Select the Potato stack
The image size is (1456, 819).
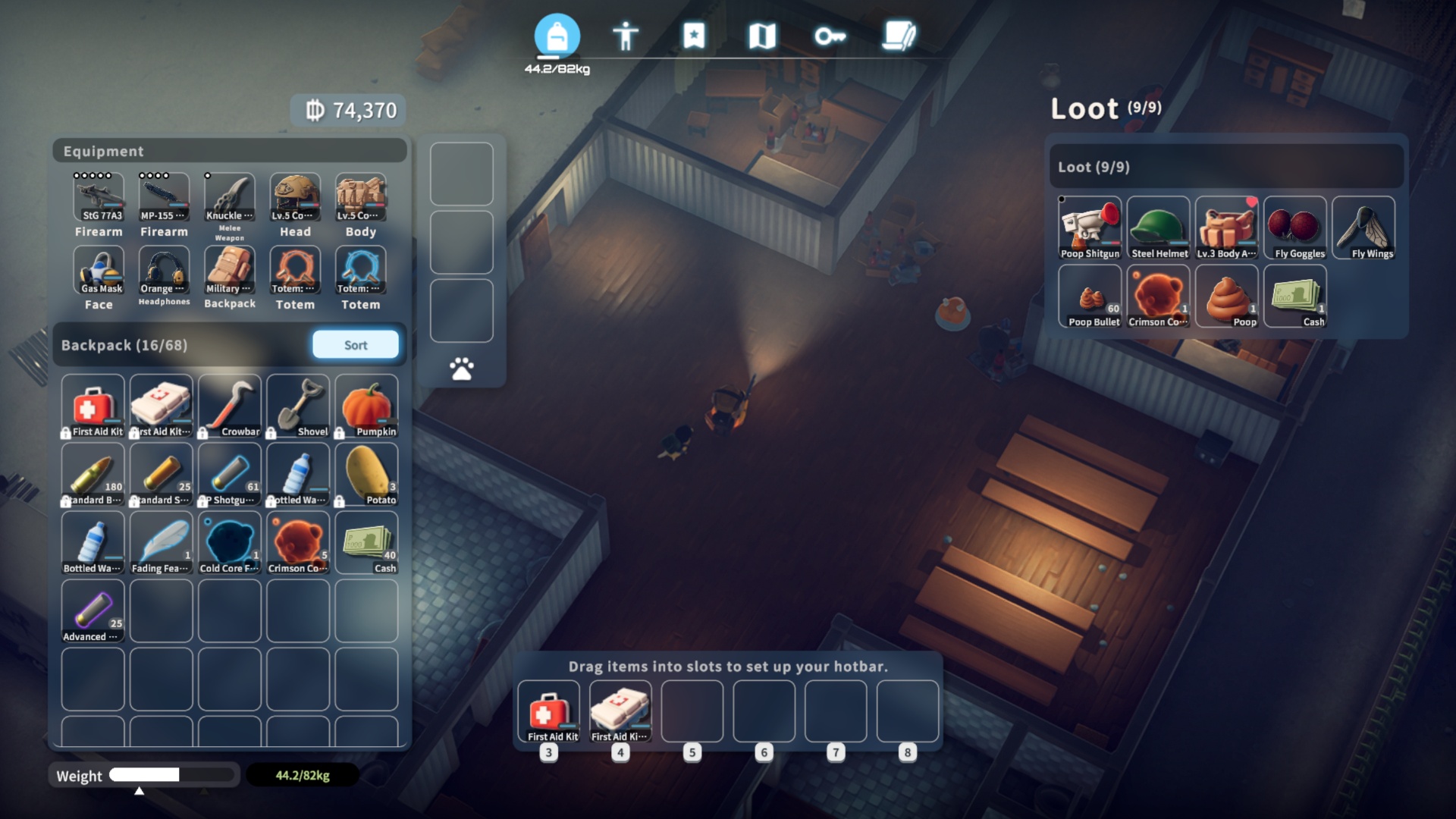(x=366, y=474)
